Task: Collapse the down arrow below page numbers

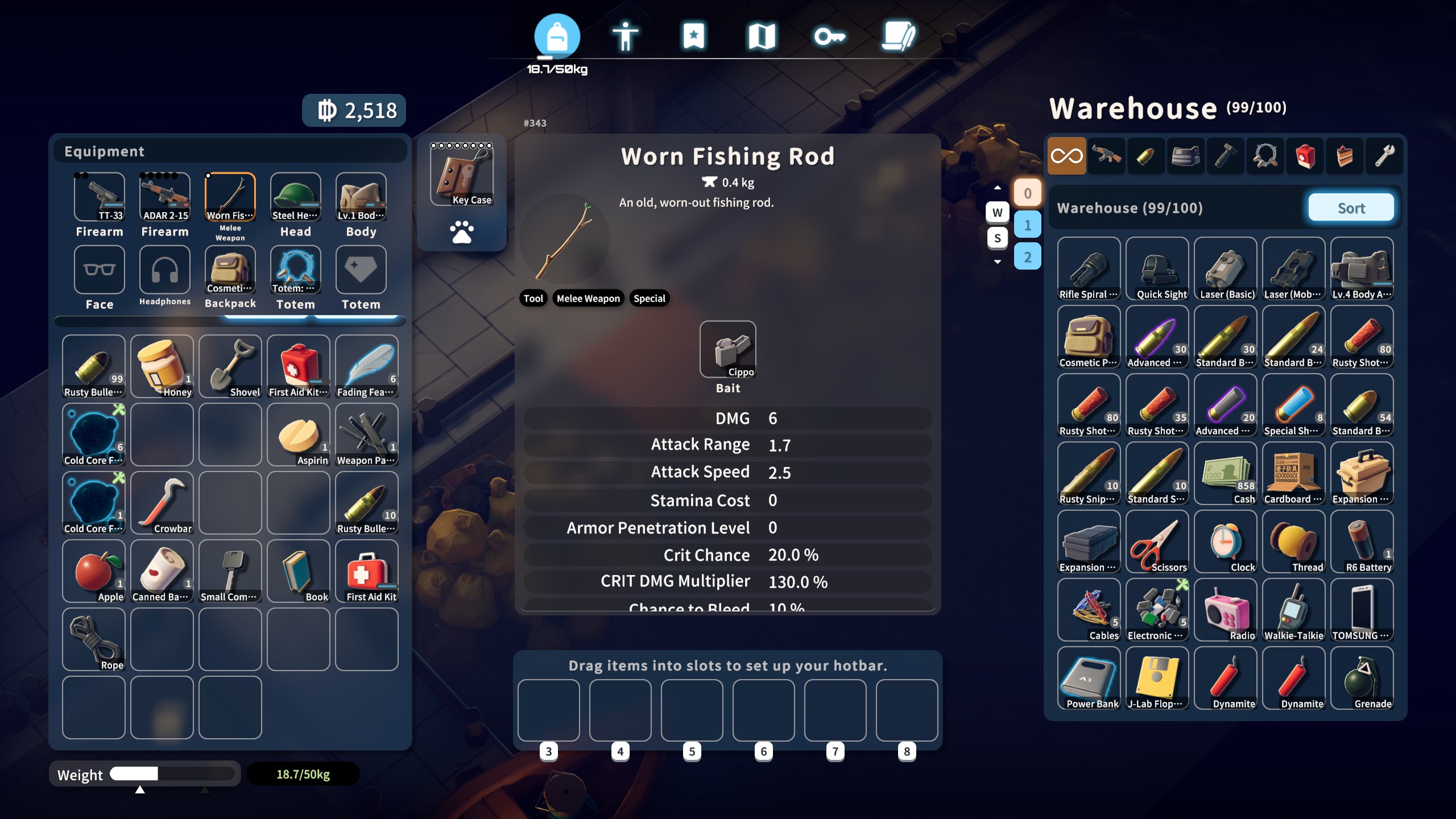Action: 999,262
